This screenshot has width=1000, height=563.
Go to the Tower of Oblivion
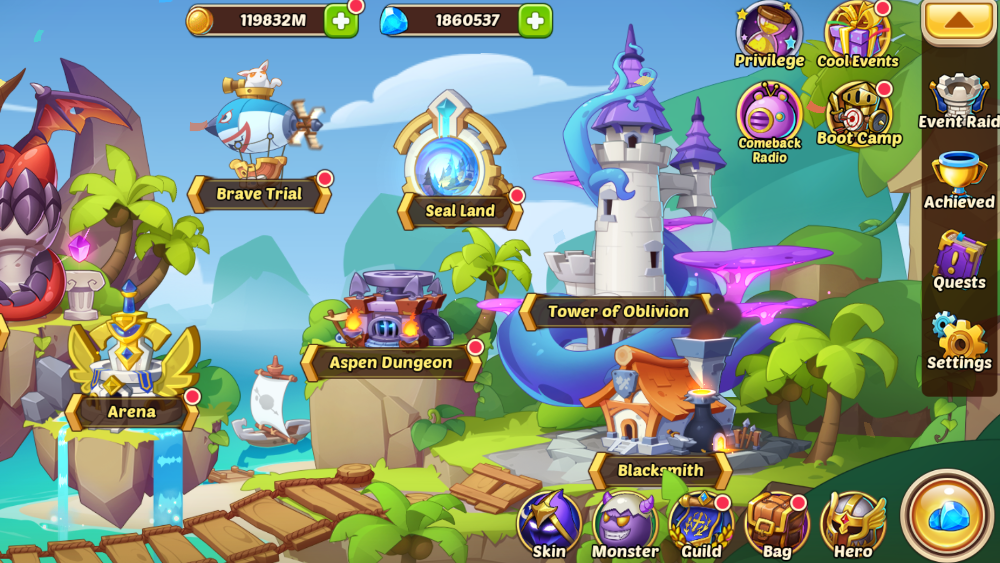pyautogui.click(x=618, y=311)
